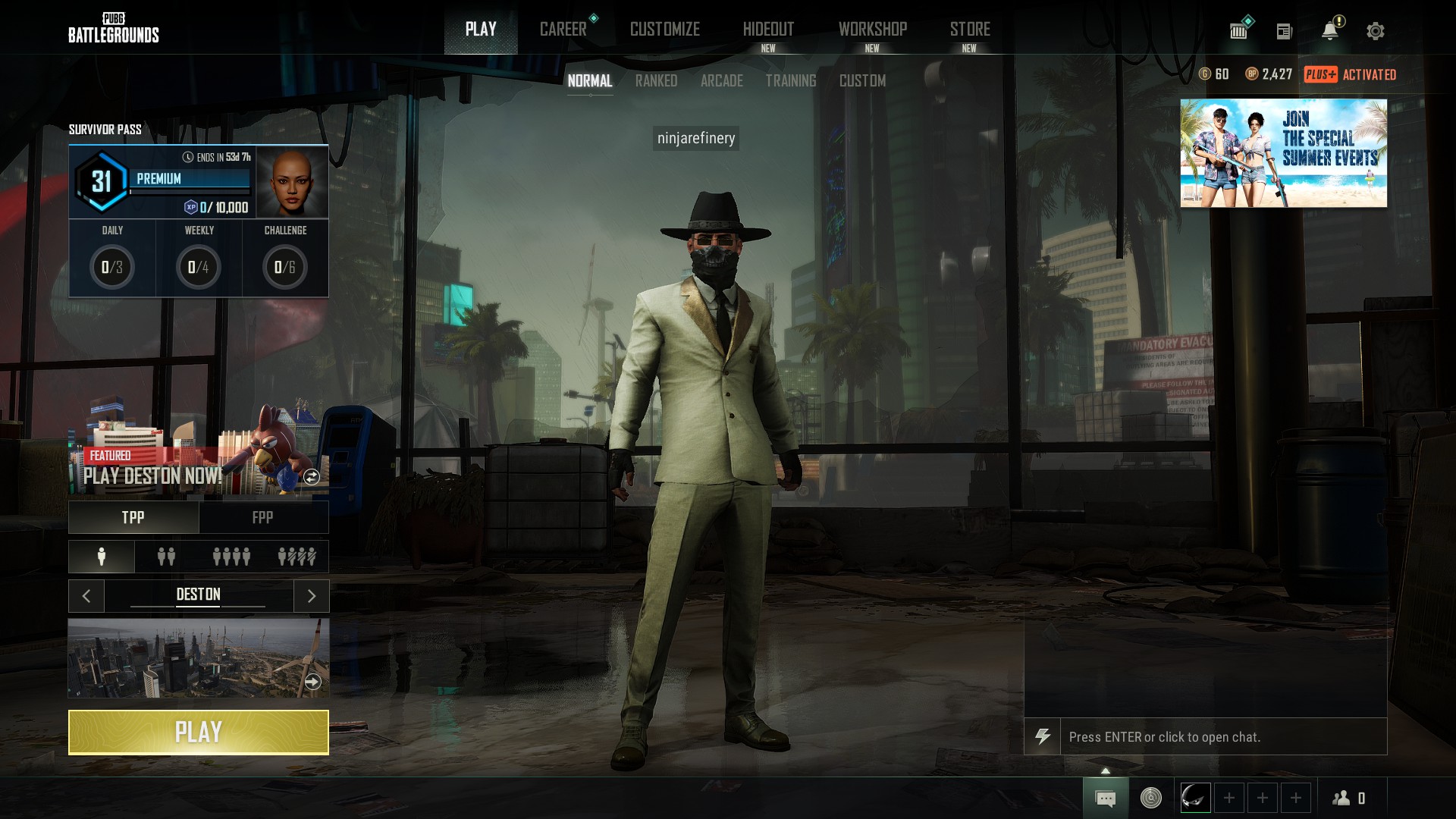
Task: Click the chat input box
Action: point(1222,736)
